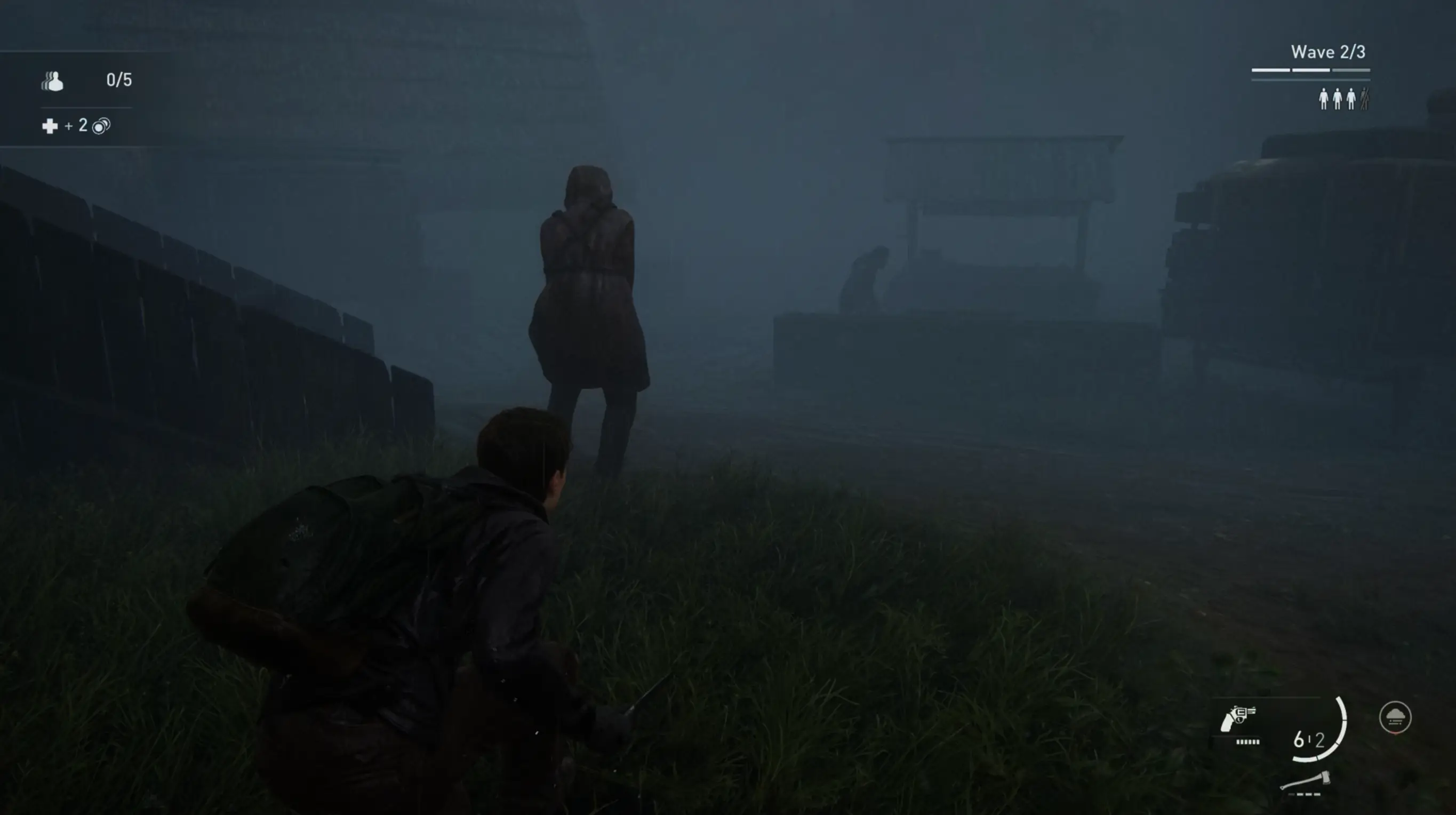Screen dimensions: 1456x815
Task: Click the second wave progress bar segment
Action: (1311, 70)
